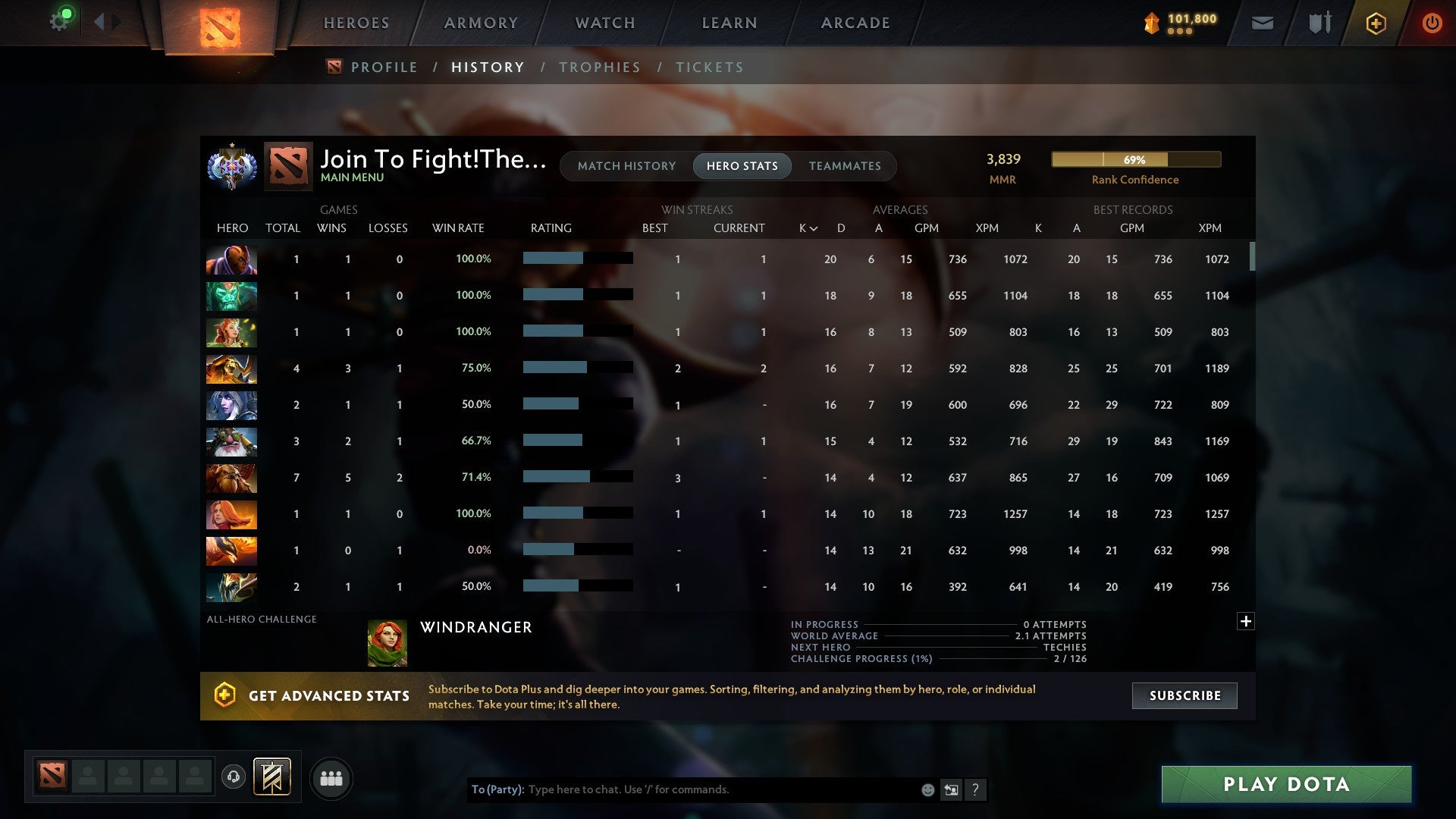This screenshot has height=819, width=1456.
Task: Click the party chat input field
Action: point(682,789)
